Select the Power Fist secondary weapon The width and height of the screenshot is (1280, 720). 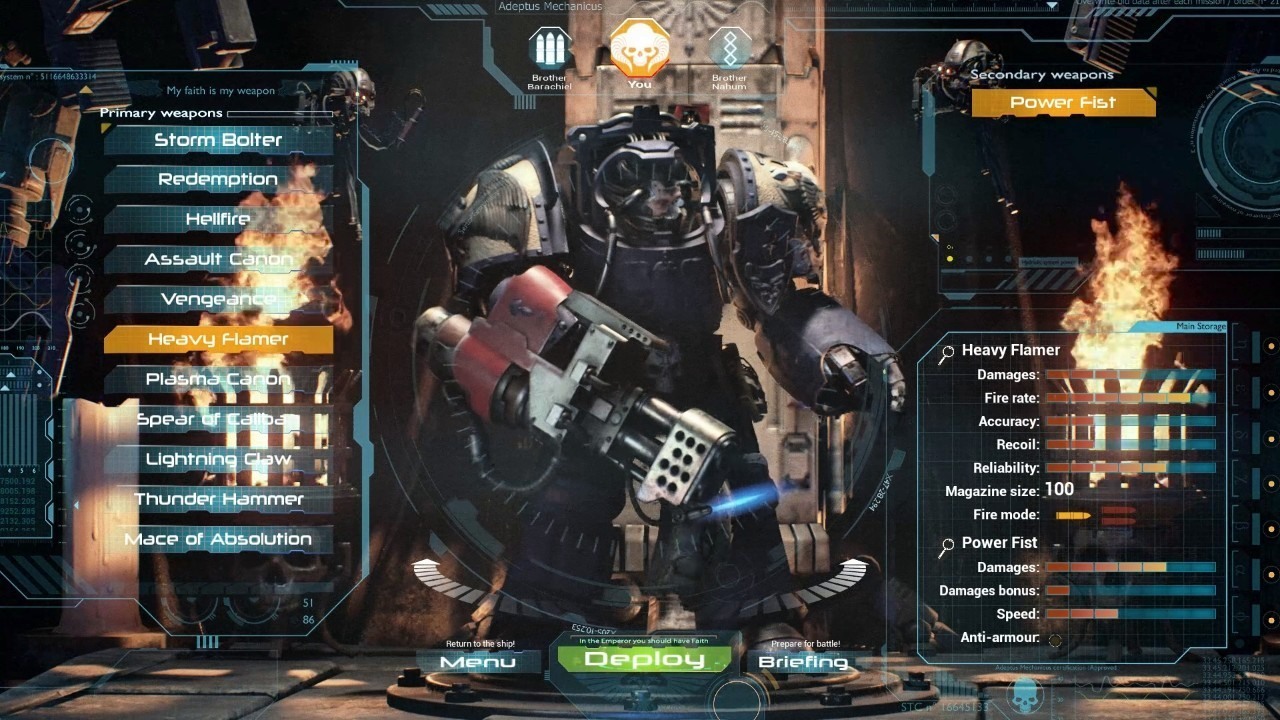tap(1063, 102)
